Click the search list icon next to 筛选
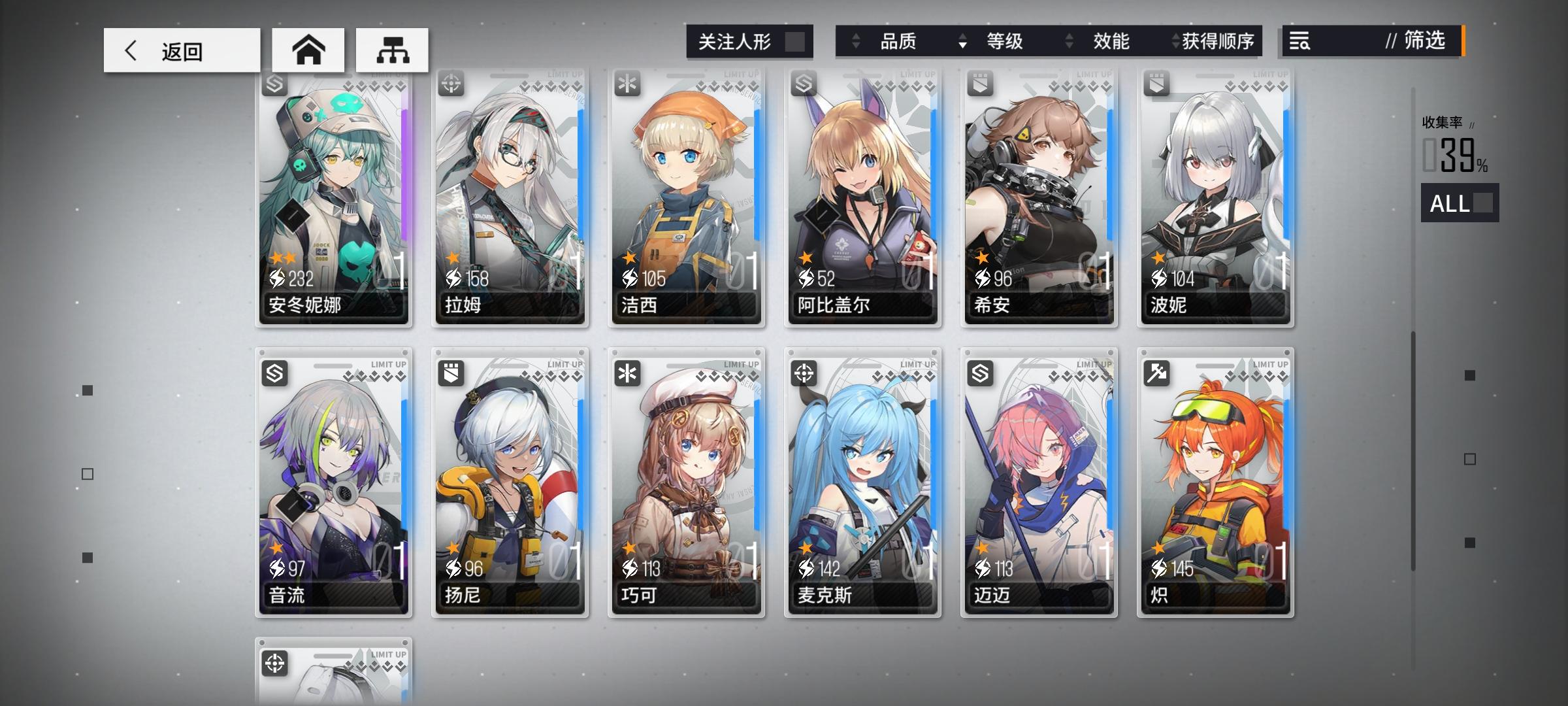 1299,41
